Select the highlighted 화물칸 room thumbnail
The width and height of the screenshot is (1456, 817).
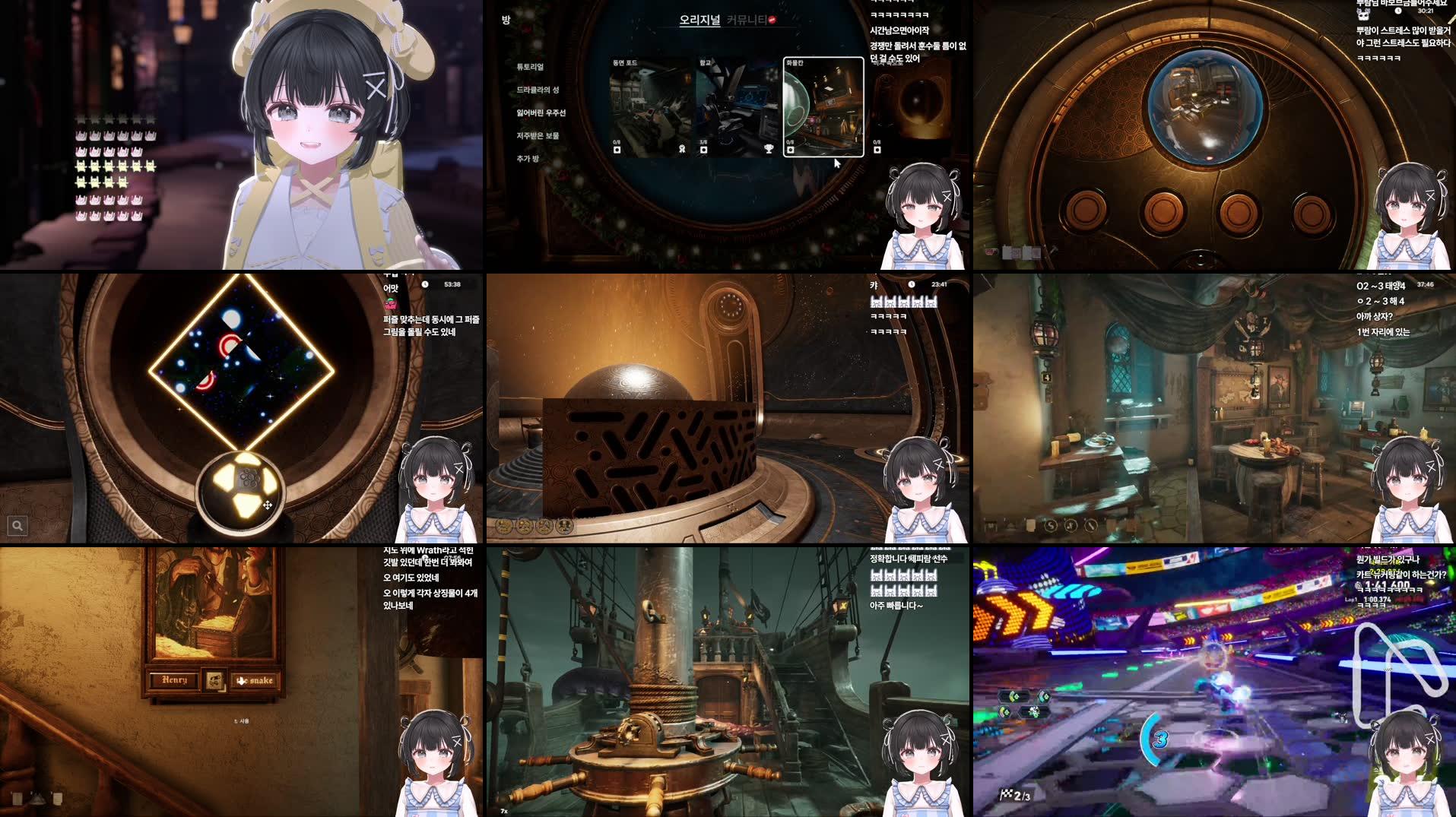[x=823, y=106]
